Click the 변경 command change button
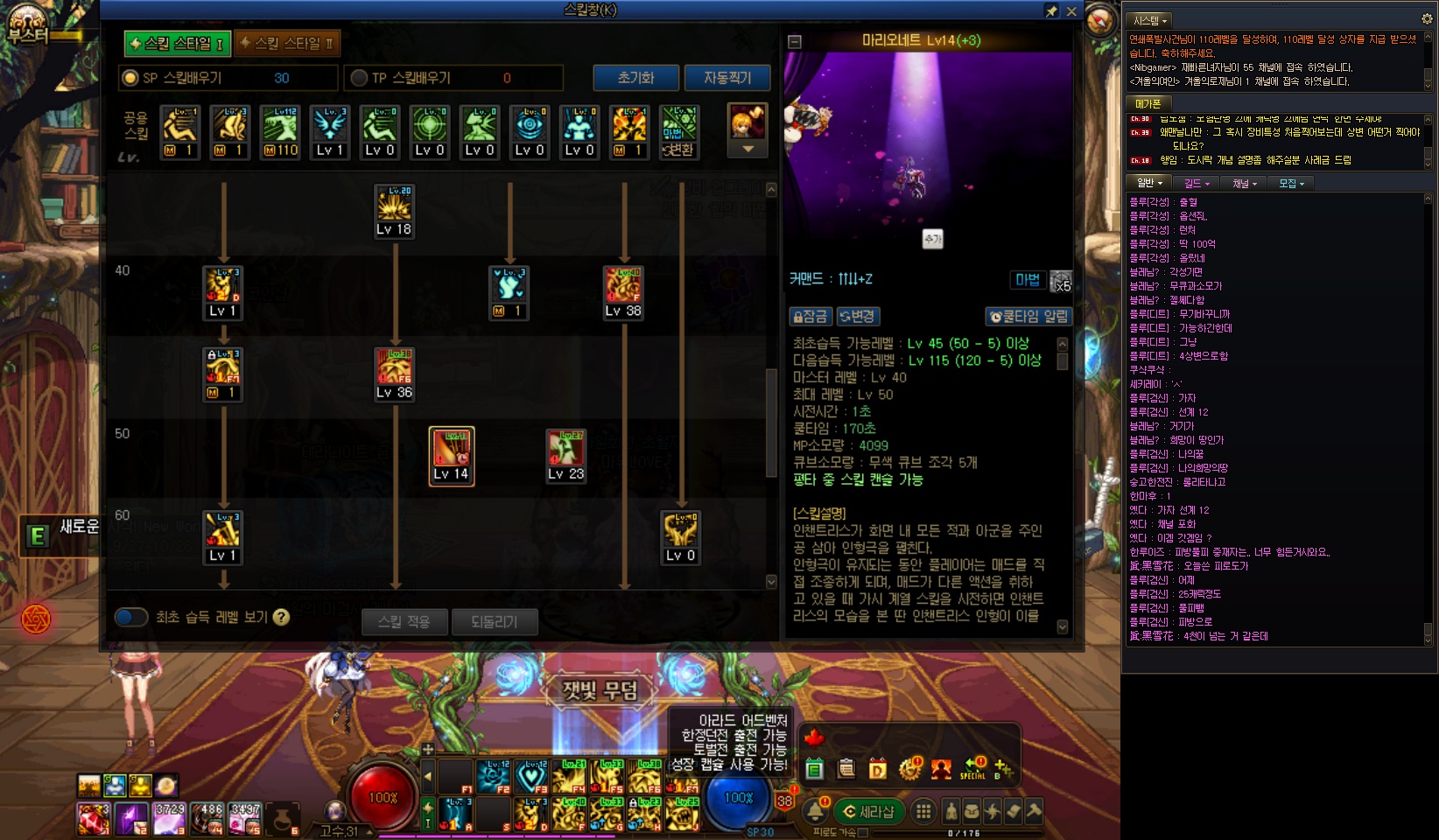 pos(857,316)
